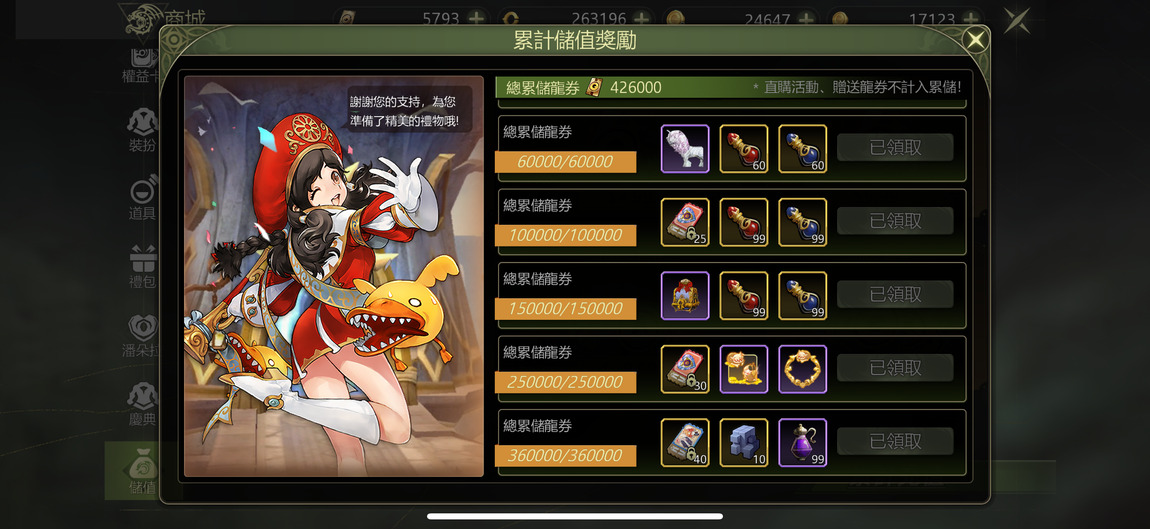Select blue potion in the 60000 tier
Viewport: 1150px width, 529px height.
coord(803,149)
